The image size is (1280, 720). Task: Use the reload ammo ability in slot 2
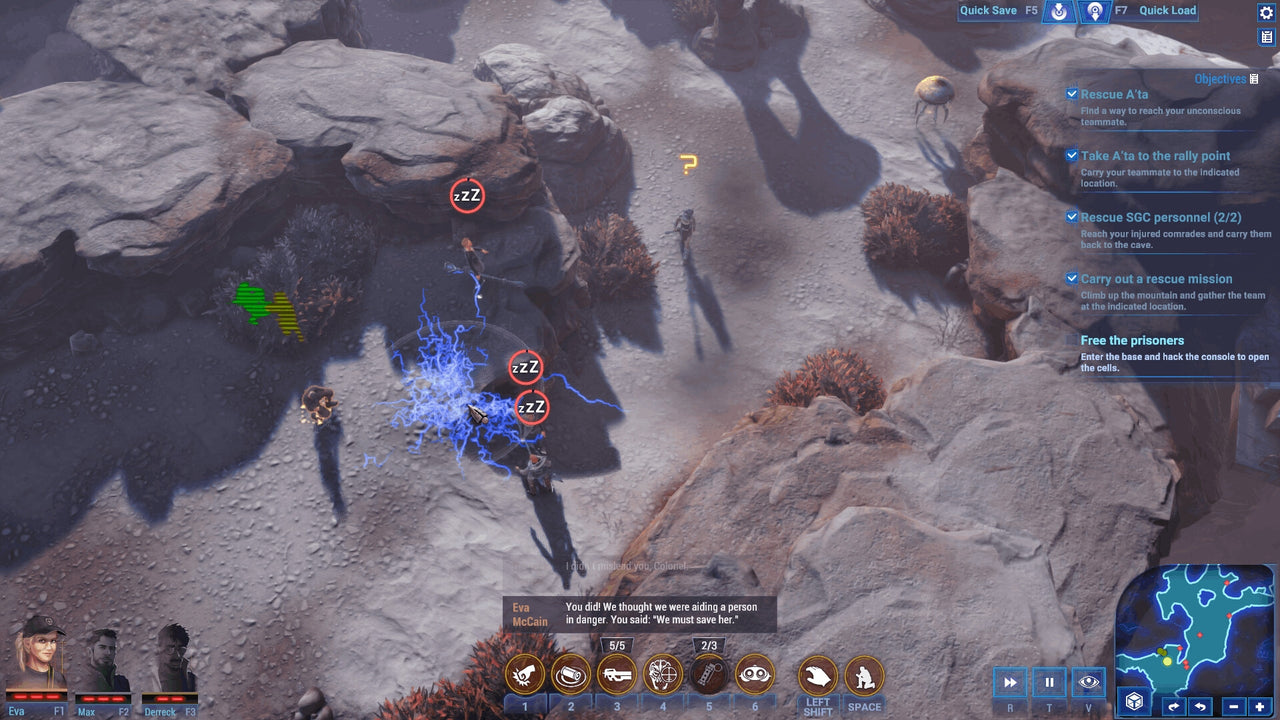pos(572,675)
